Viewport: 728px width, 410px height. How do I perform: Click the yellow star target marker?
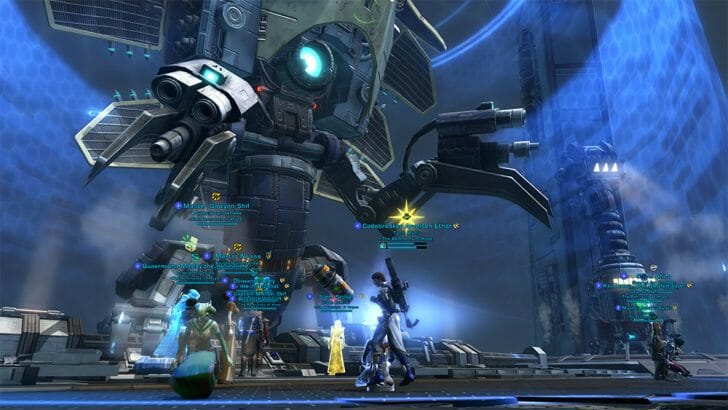[x=407, y=211]
